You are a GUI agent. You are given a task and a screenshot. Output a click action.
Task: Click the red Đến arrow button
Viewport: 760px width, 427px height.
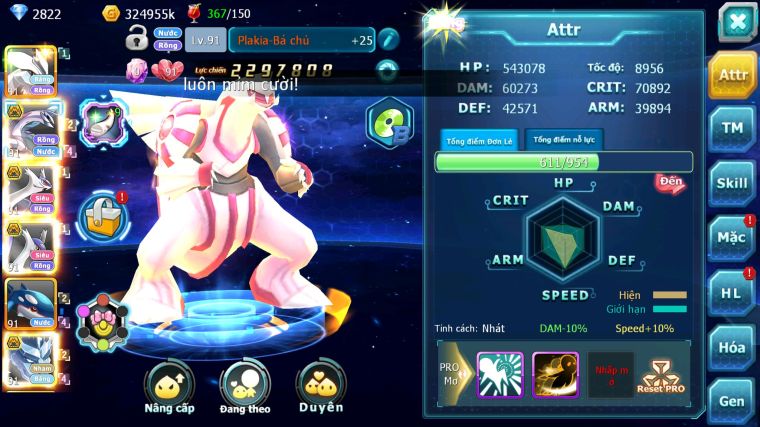click(x=670, y=182)
